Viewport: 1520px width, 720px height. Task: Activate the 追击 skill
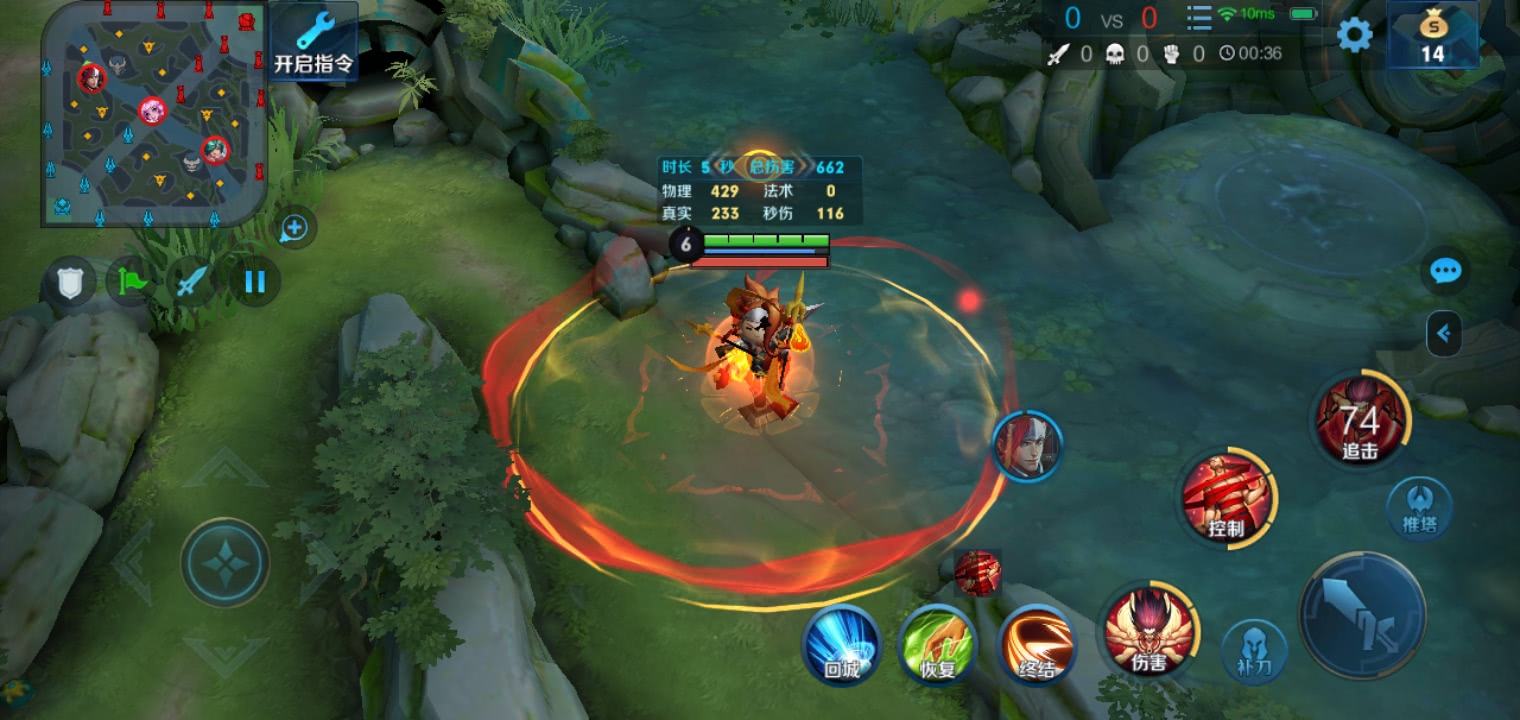[x=1361, y=419]
